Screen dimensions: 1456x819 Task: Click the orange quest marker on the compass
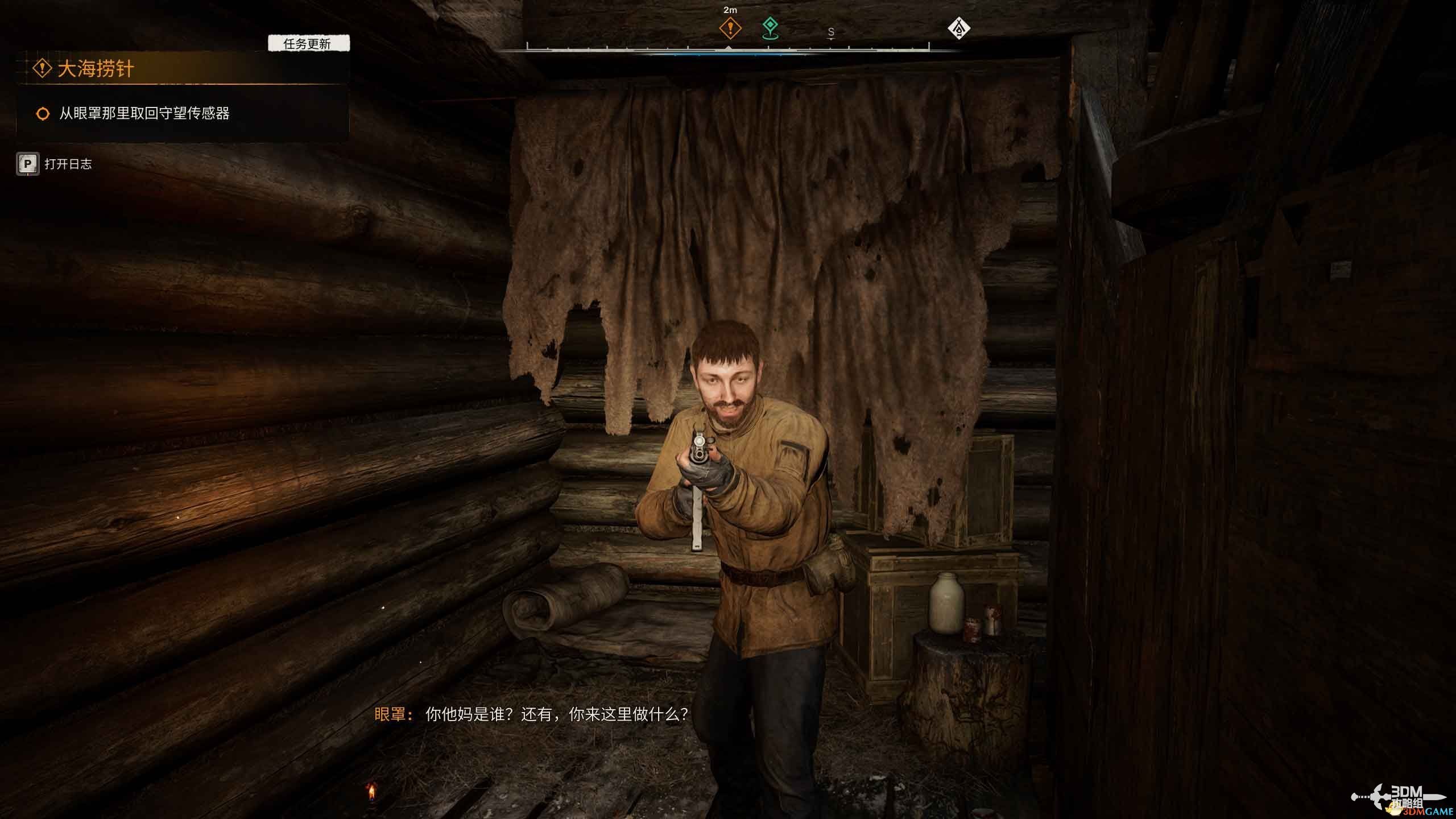[x=730, y=28]
